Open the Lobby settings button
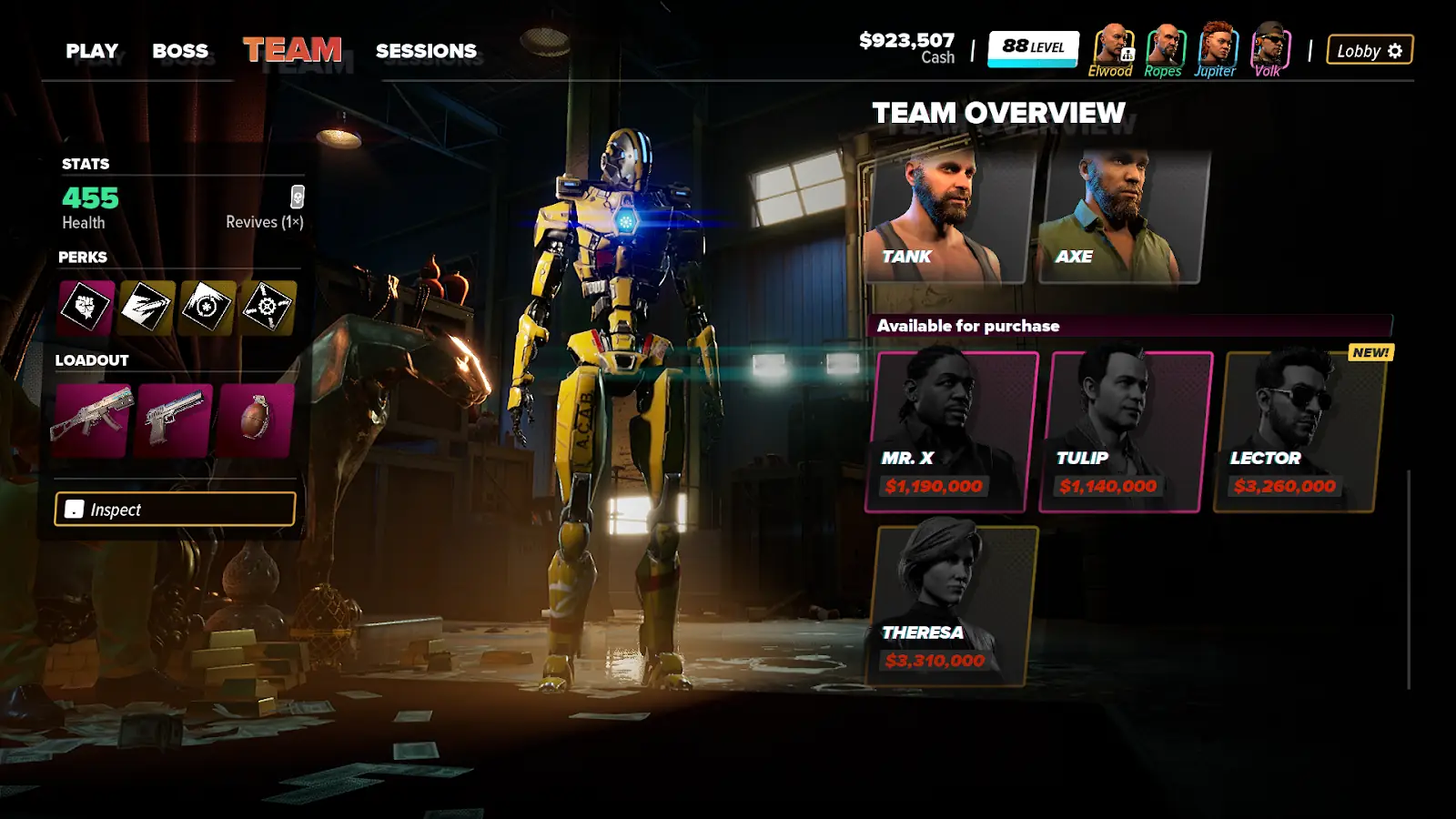 [x=1370, y=50]
